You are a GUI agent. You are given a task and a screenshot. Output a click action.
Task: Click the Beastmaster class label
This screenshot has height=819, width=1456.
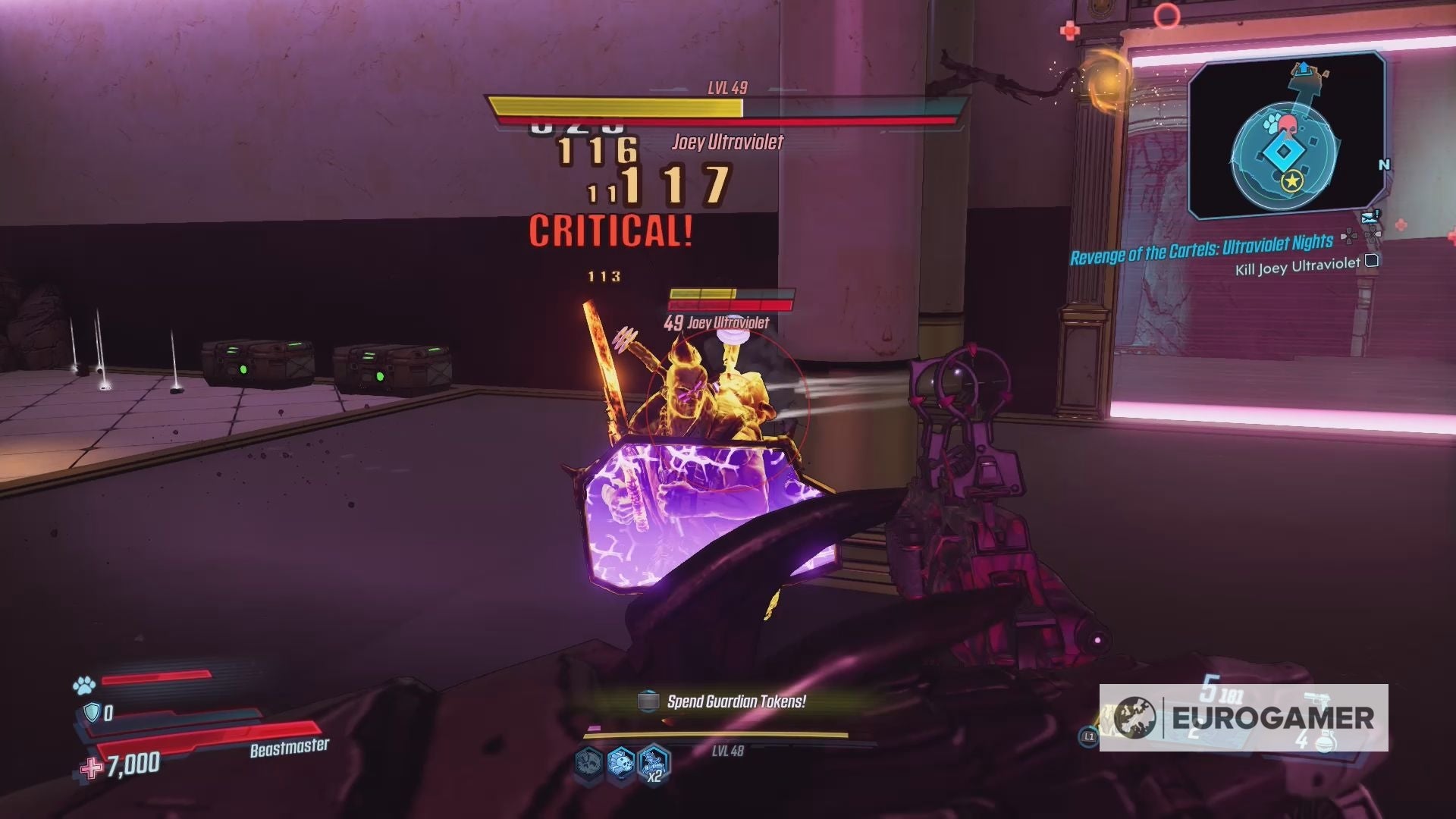click(287, 747)
